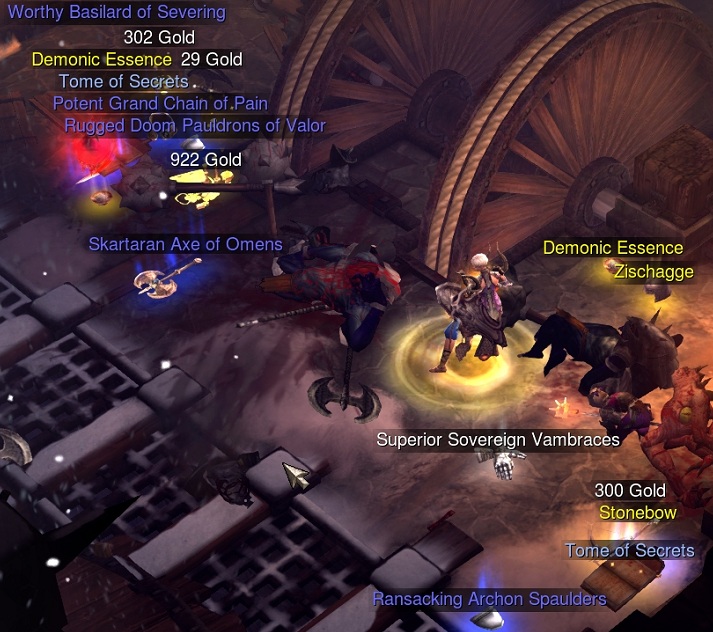Select Superior Sovereign Vambraces label
Screen dimensions: 713x632
tap(498, 440)
